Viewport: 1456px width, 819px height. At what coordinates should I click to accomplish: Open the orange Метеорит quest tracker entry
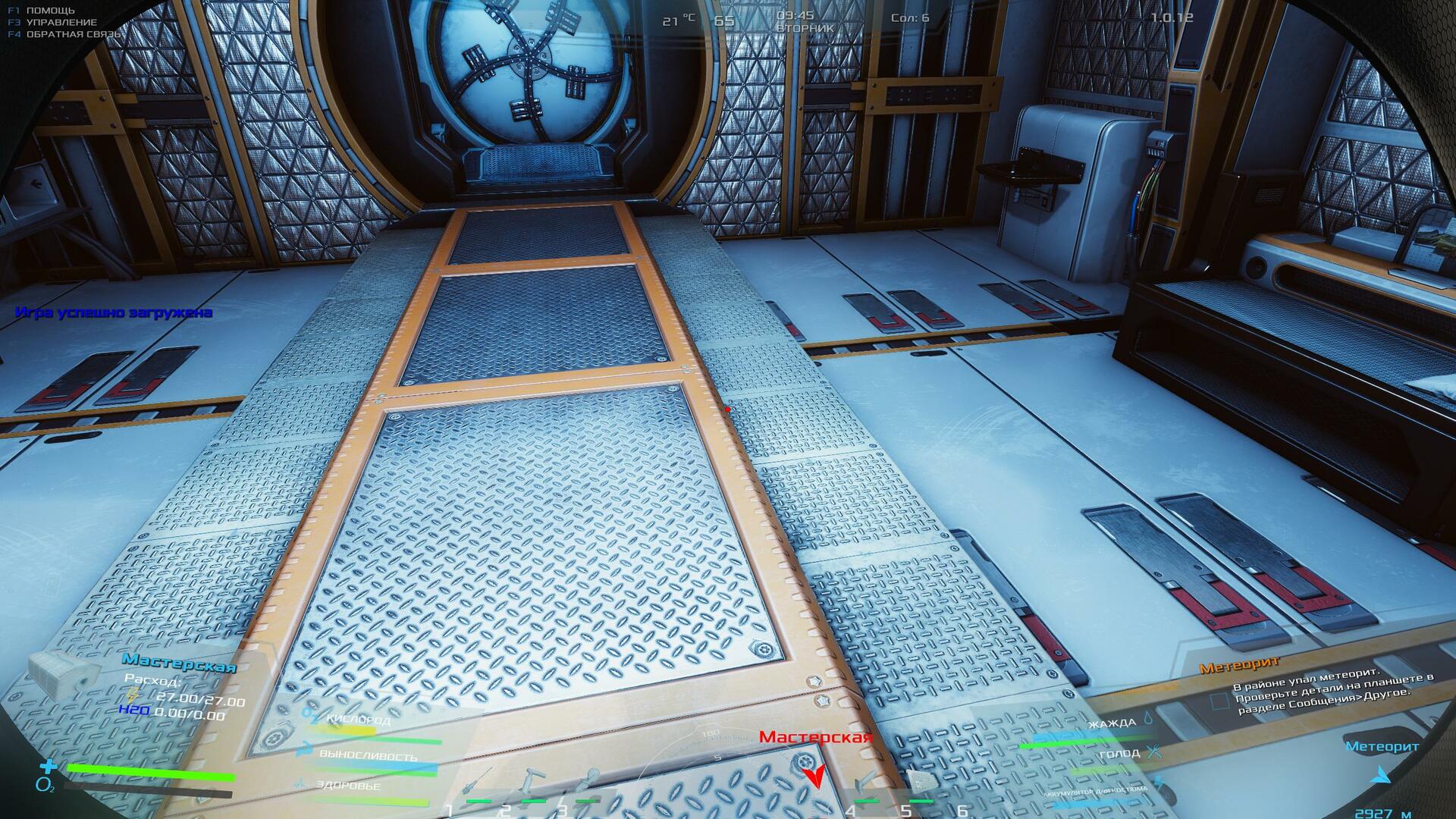point(1239,666)
